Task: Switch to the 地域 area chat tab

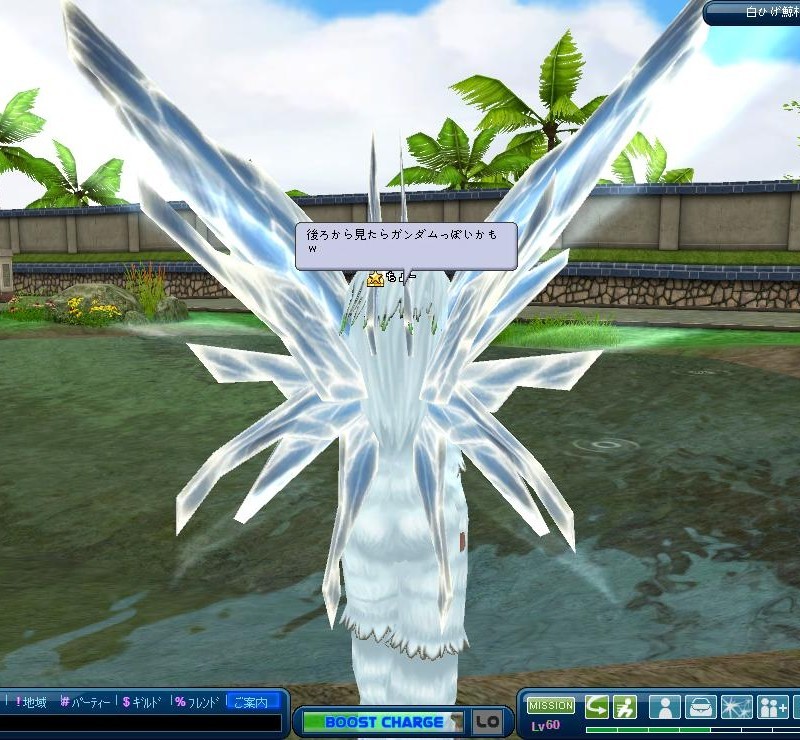Action: (x=30, y=702)
